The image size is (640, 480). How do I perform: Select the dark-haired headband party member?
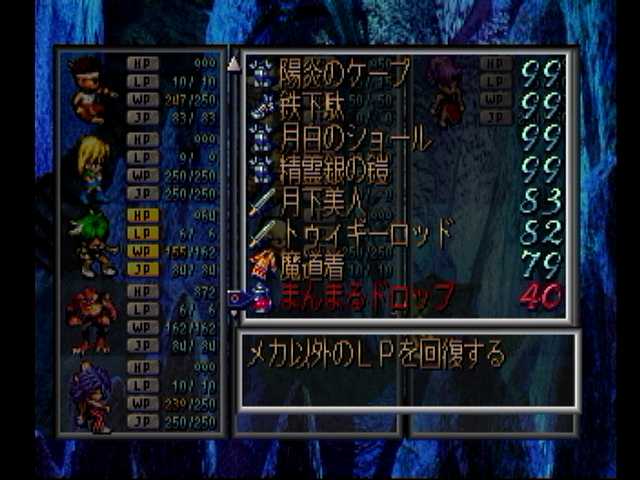point(92,88)
